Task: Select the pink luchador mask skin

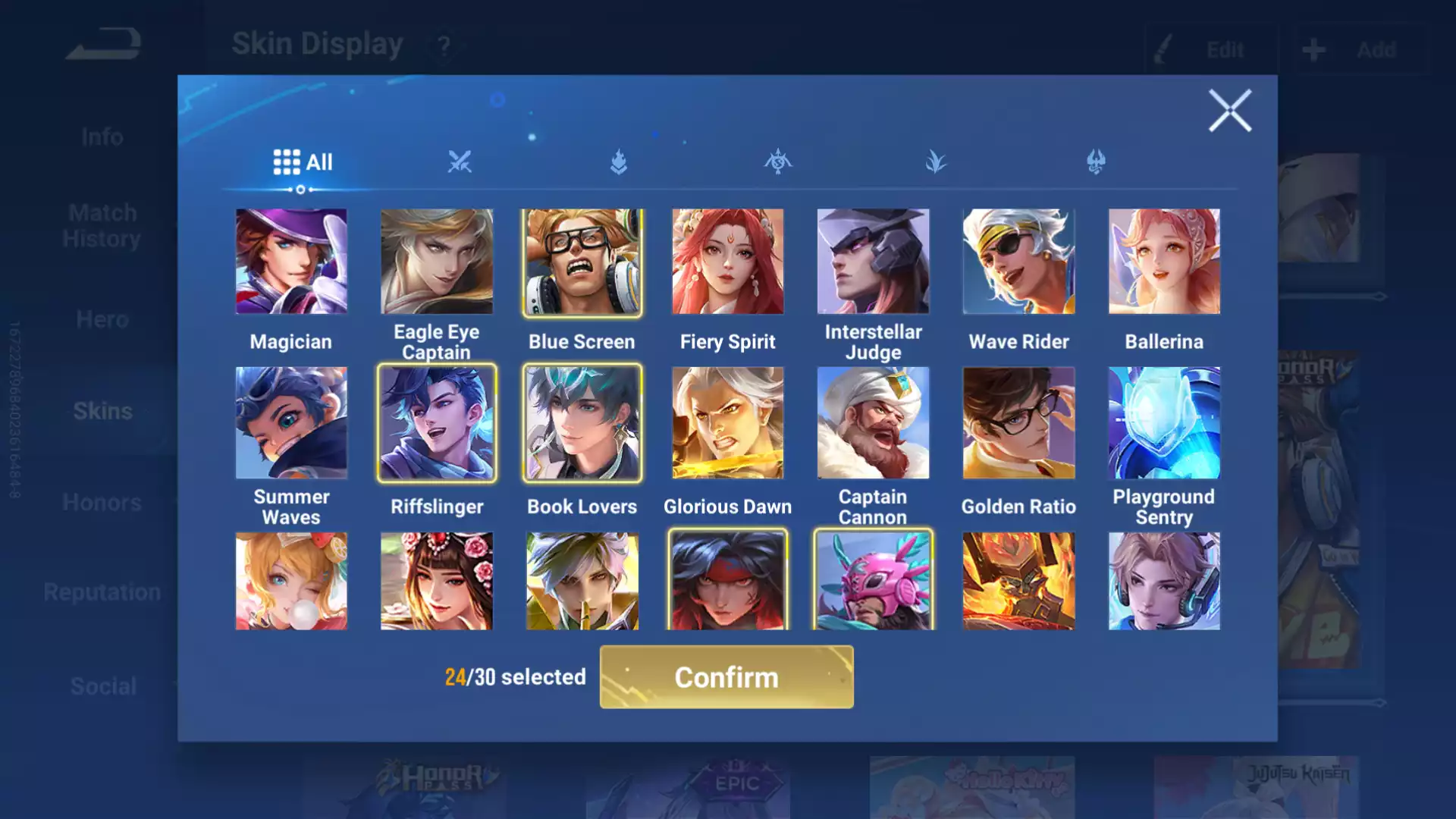Action: tap(873, 581)
